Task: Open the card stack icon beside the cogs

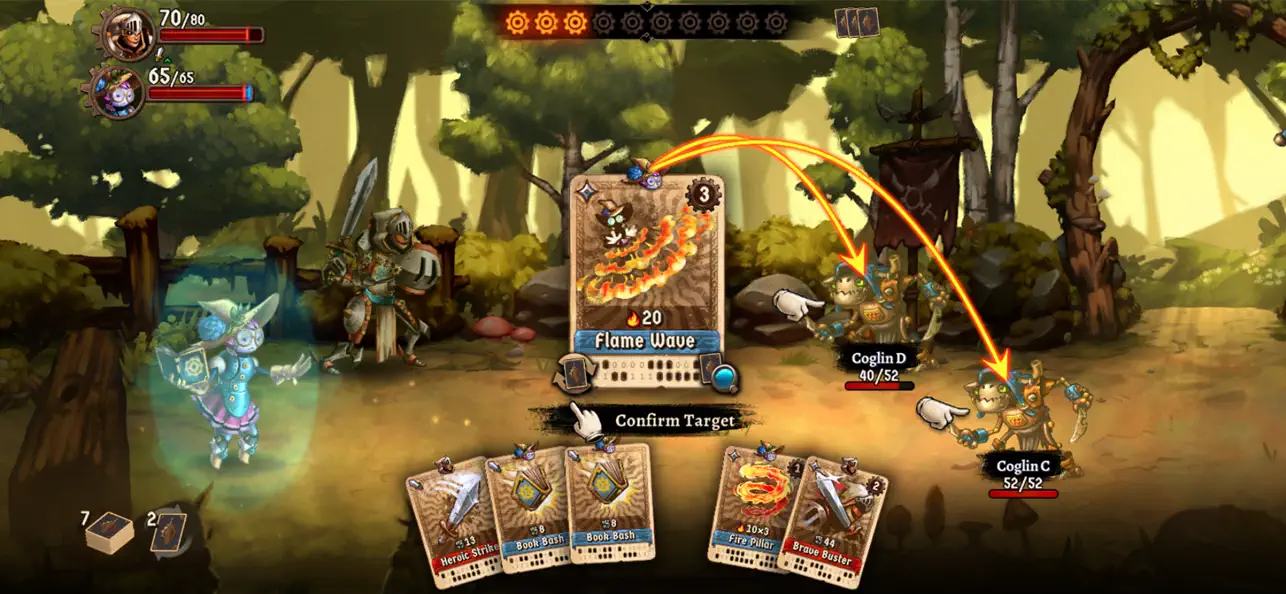Action: pos(857,22)
